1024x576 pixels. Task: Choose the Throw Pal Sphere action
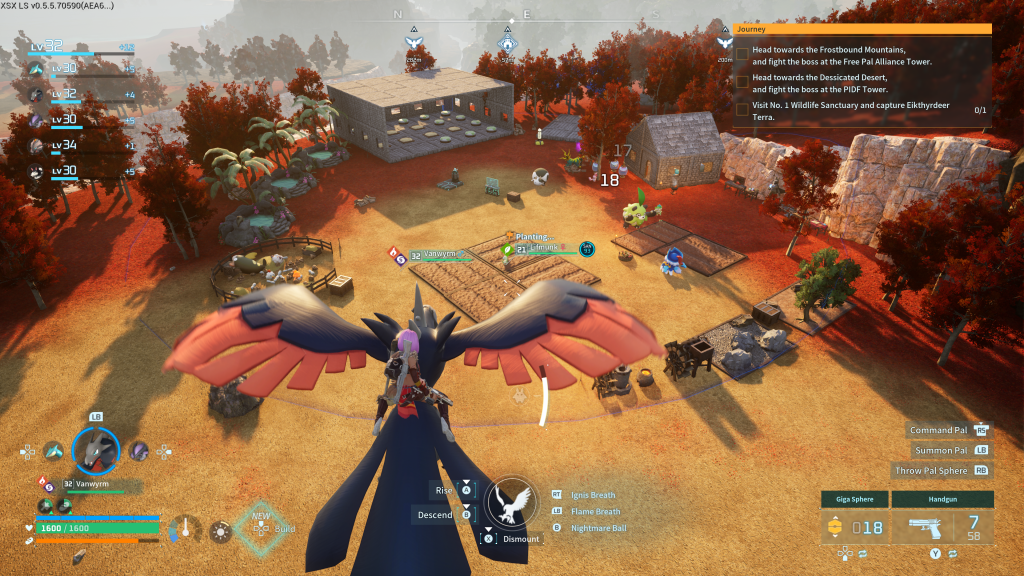coord(934,470)
